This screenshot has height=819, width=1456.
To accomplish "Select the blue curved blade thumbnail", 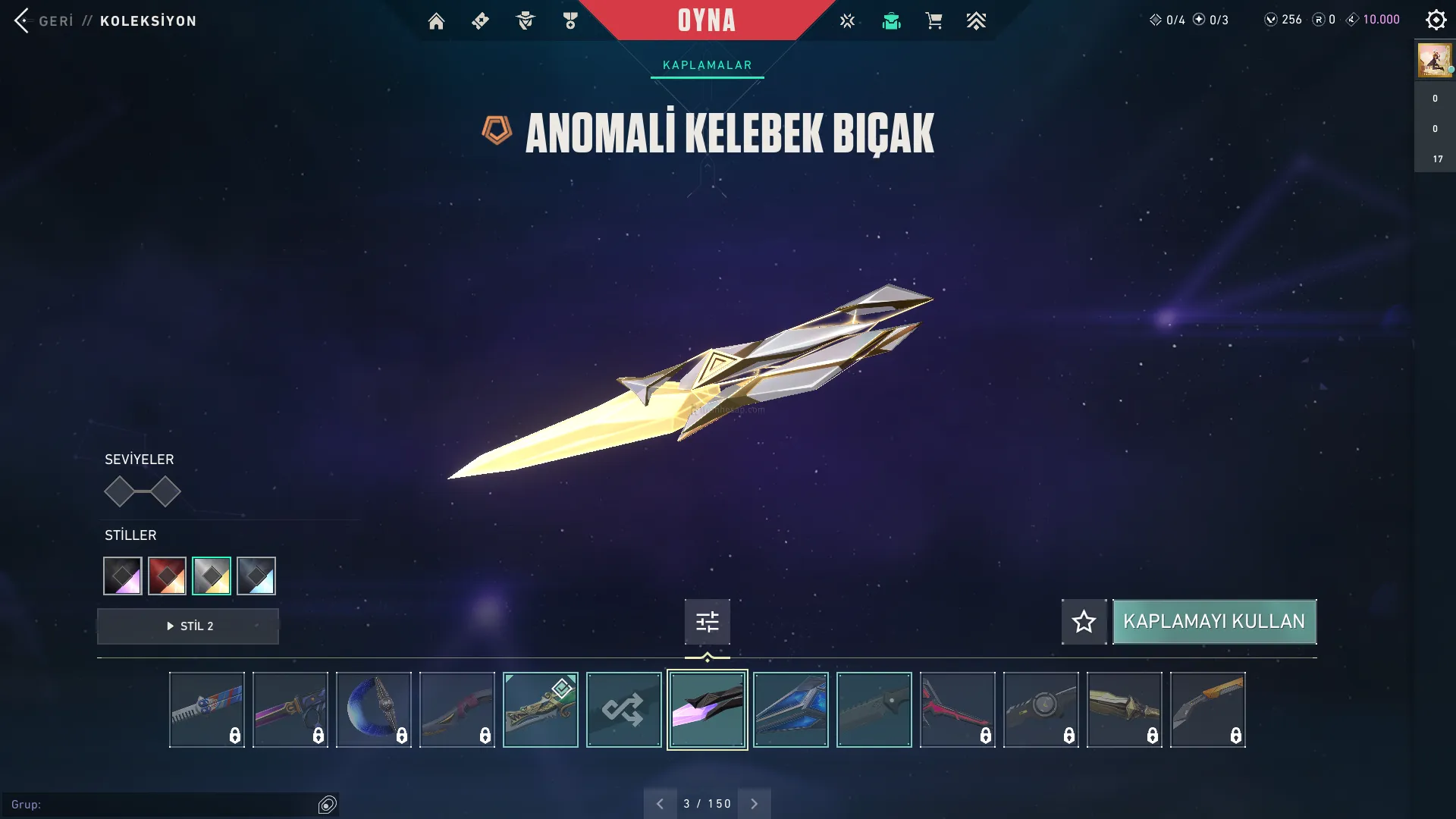I will (373, 710).
